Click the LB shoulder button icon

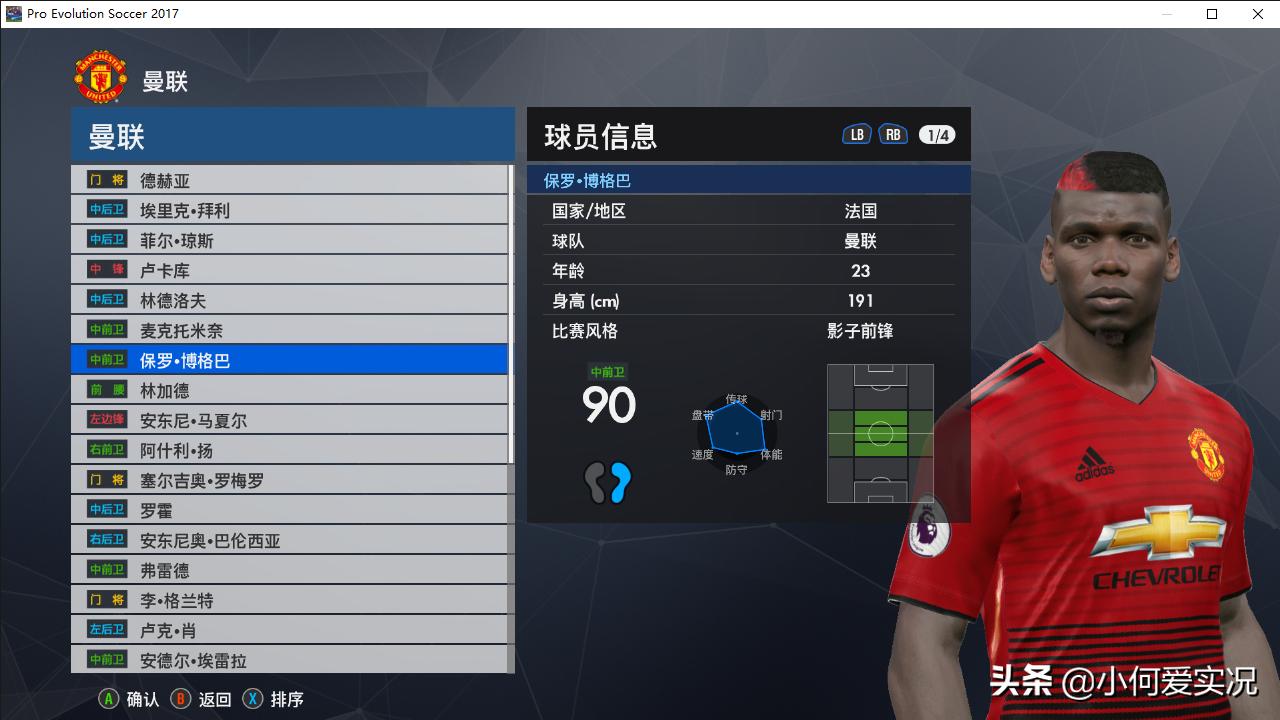coord(856,132)
